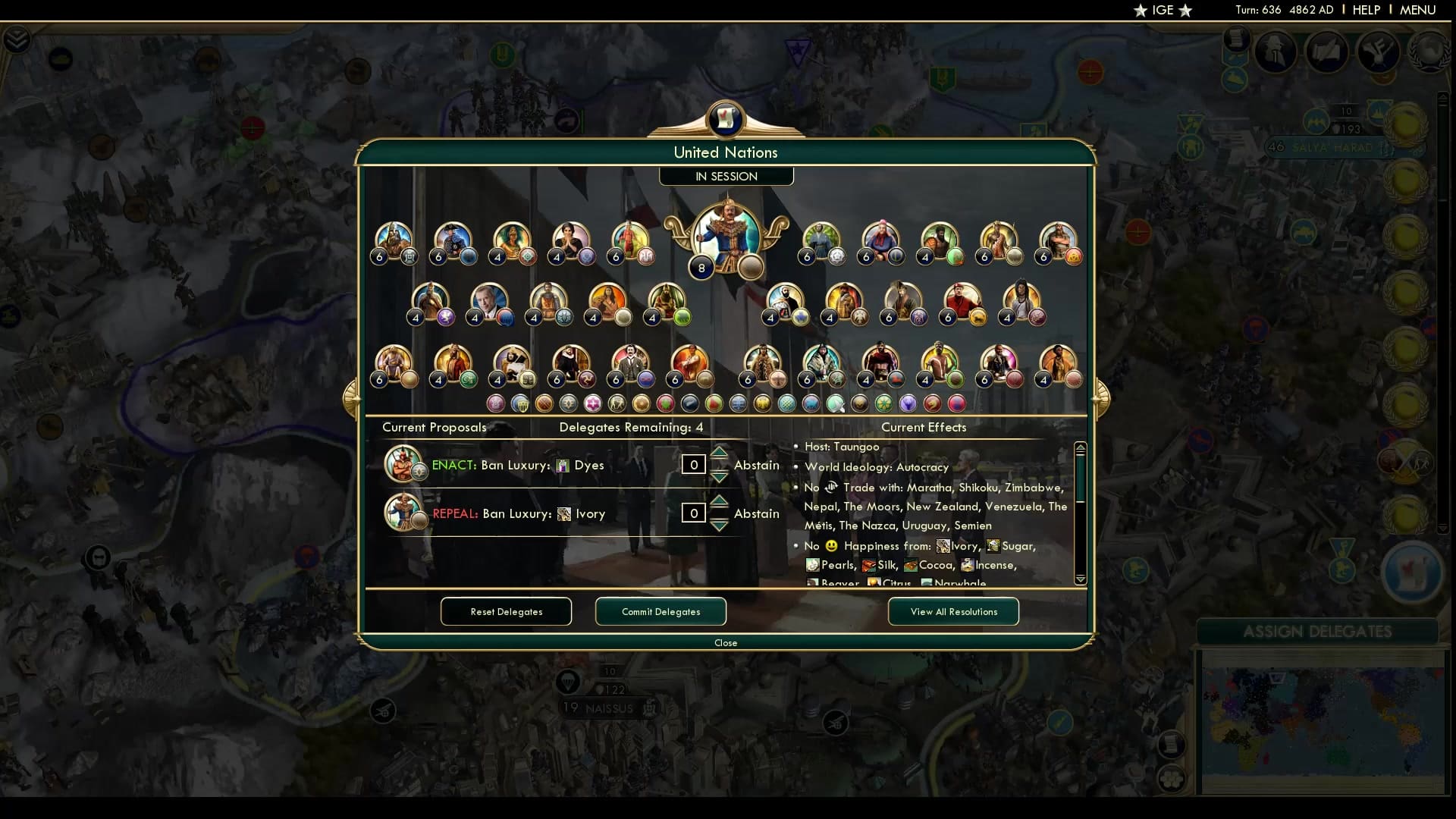Click the Dyes resource icon in the ENACT proposal
1456x819 pixels.
562,465
